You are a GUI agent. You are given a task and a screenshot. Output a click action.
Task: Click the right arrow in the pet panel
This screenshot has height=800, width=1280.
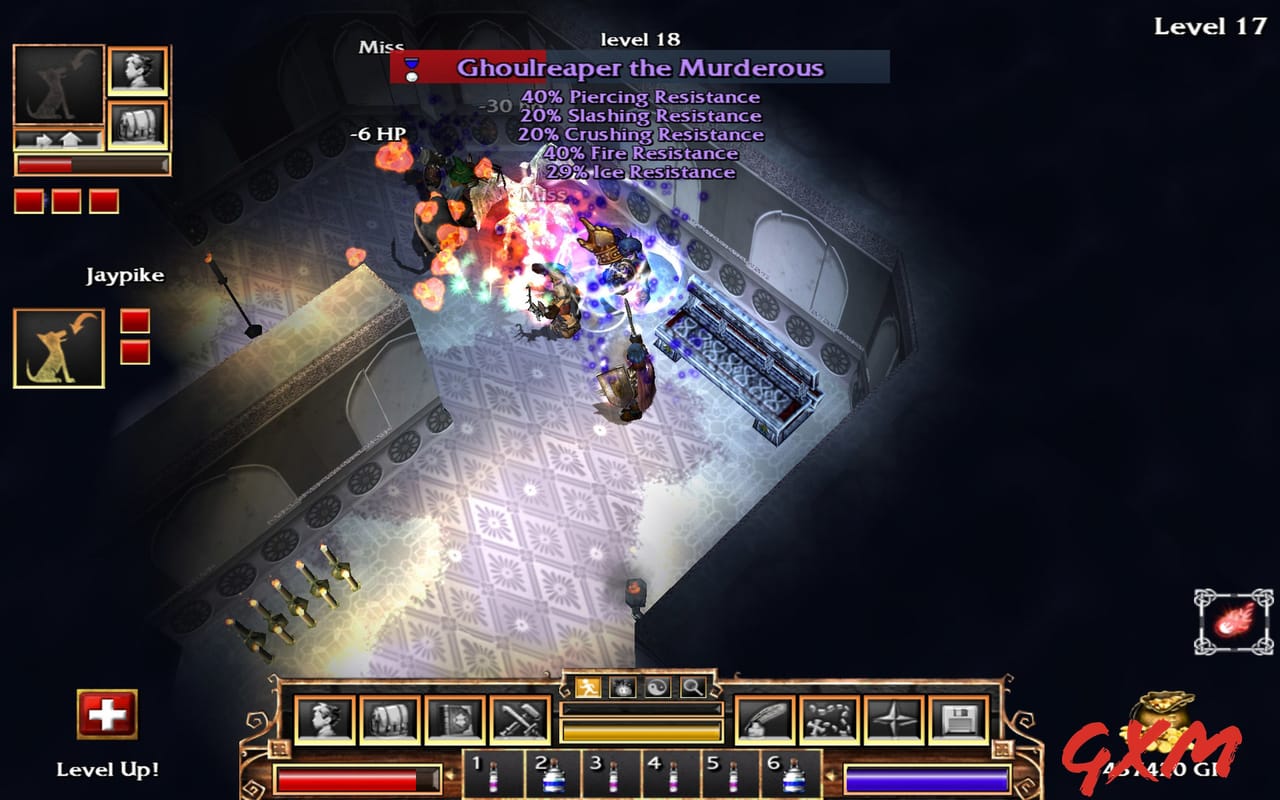(43, 139)
